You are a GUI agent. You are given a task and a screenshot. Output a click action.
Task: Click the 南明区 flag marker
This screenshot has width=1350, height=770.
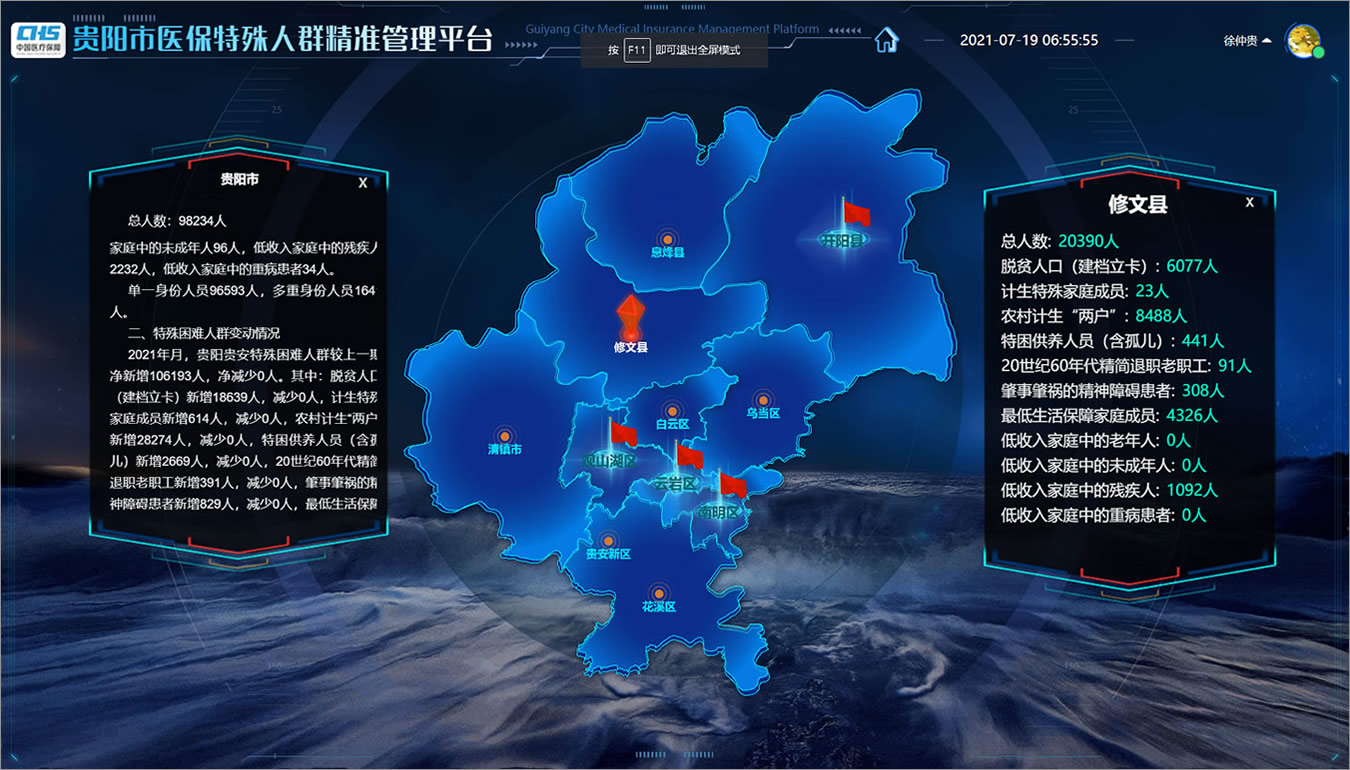[x=732, y=487]
